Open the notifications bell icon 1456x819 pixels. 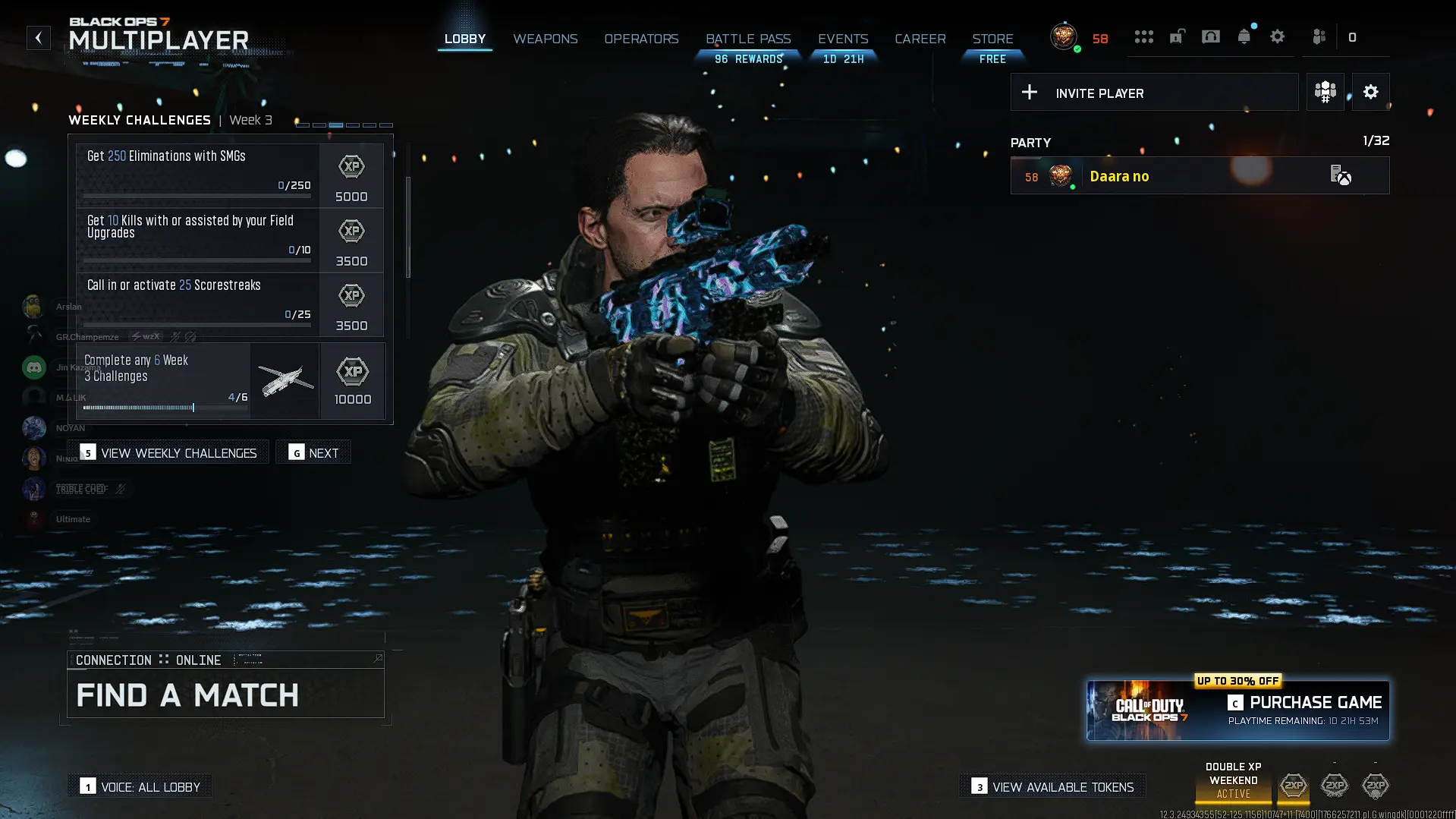point(1244,36)
